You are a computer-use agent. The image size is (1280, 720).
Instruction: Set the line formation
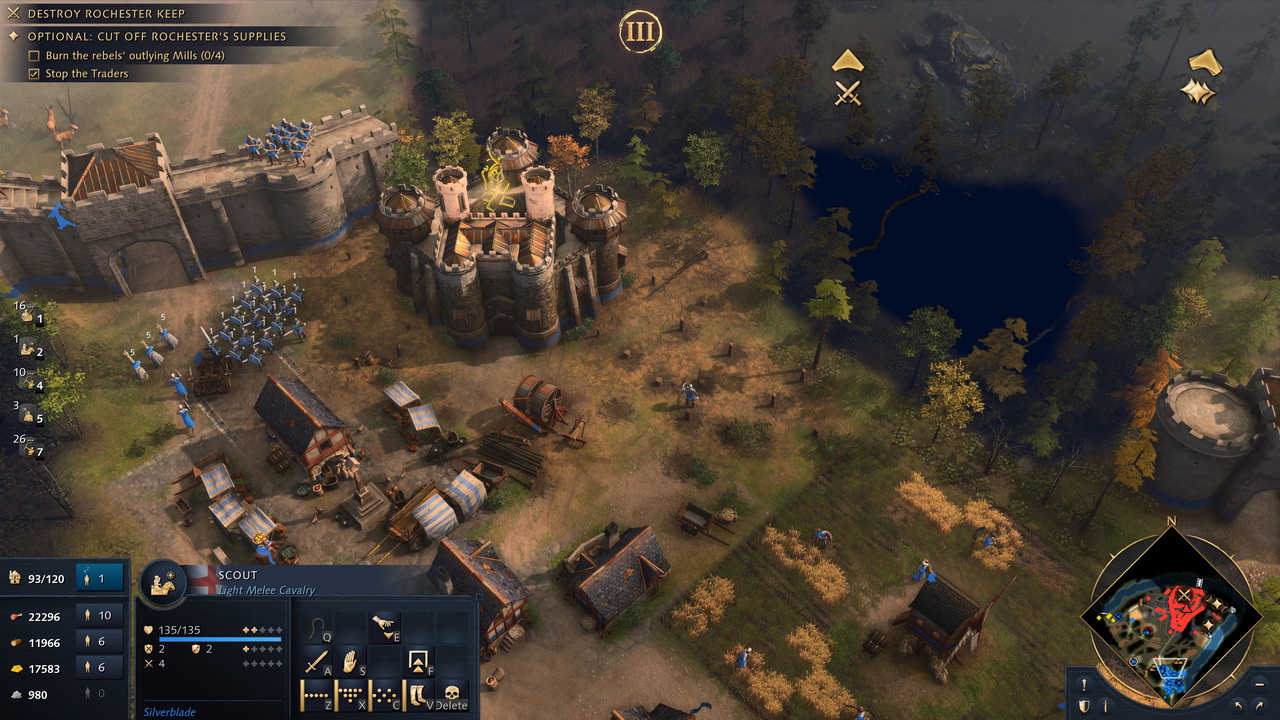click(317, 694)
